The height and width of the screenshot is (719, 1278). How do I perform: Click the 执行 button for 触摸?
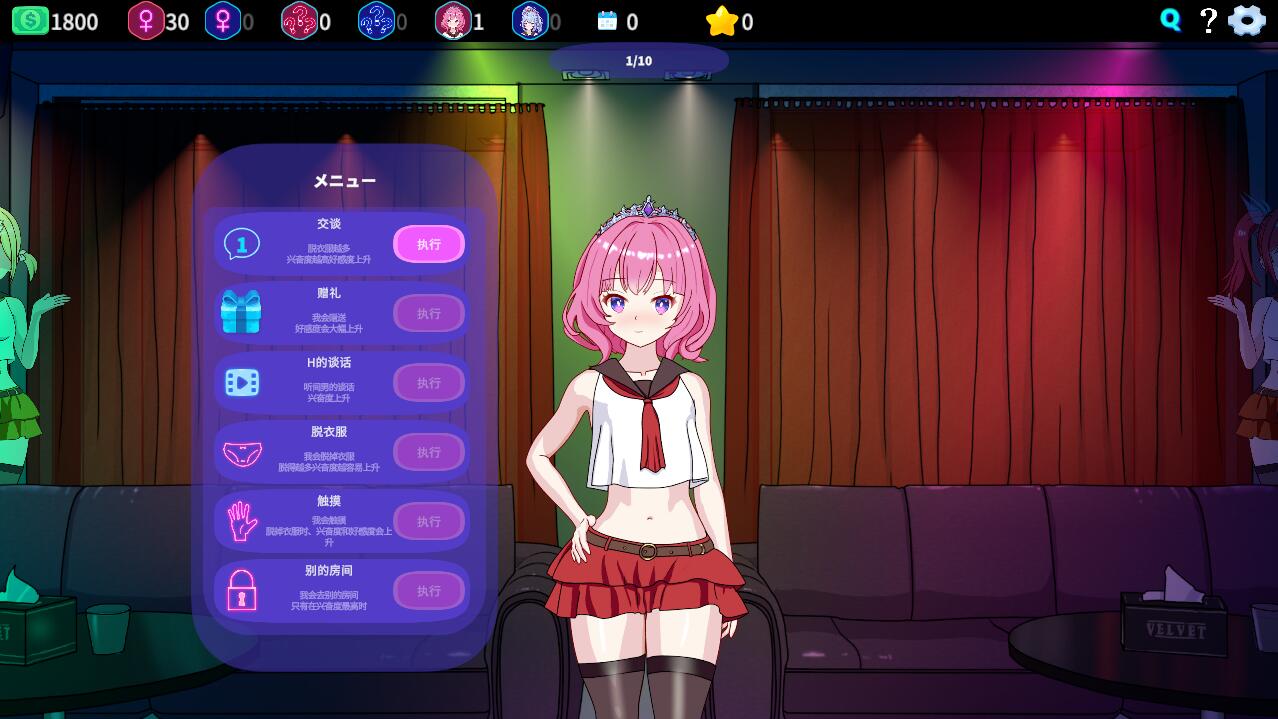click(x=429, y=521)
